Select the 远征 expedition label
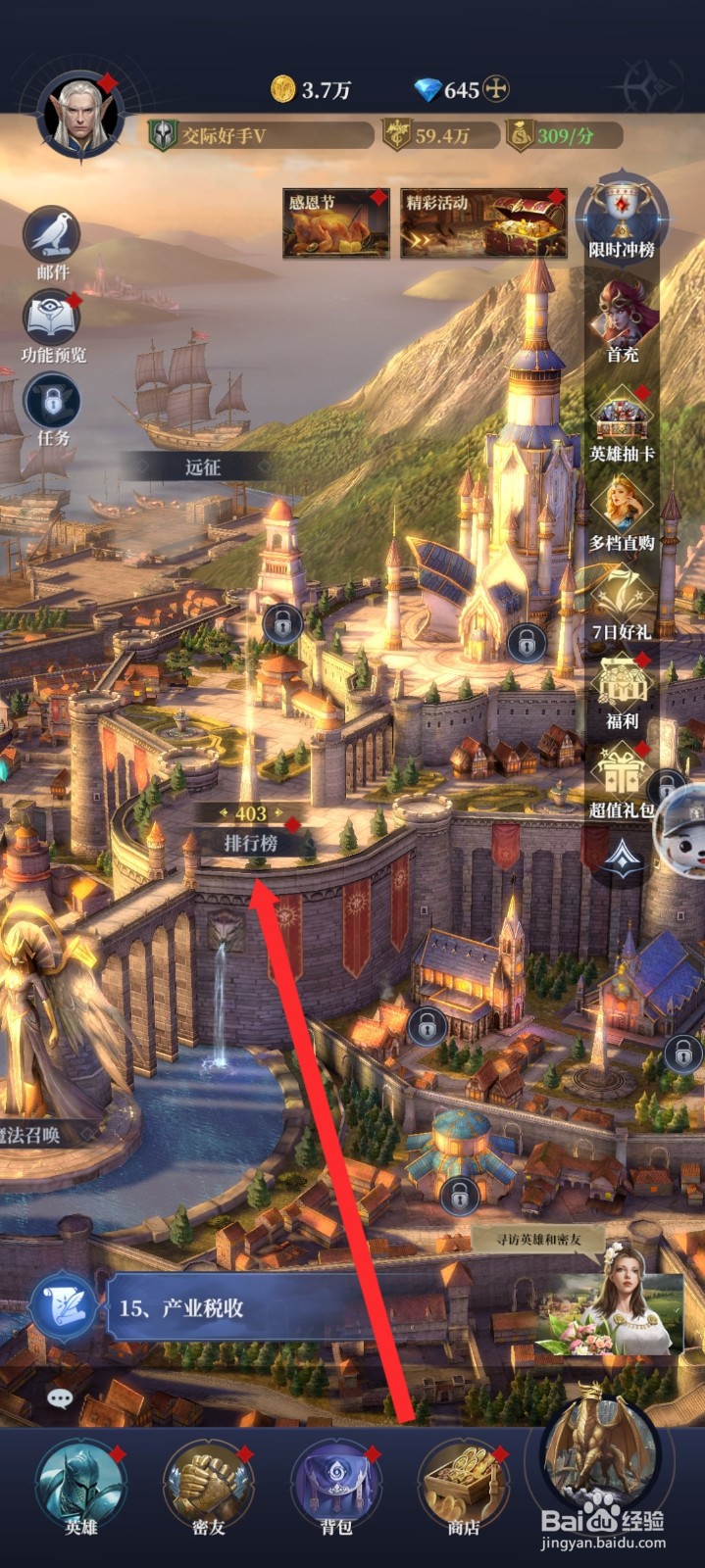 [x=203, y=466]
